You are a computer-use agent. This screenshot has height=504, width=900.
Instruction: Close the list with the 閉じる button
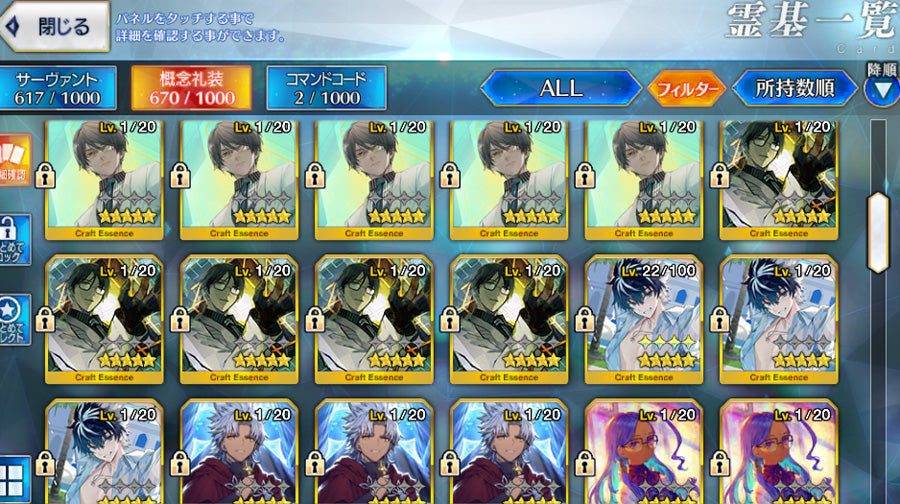pyautogui.click(x=55, y=27)
